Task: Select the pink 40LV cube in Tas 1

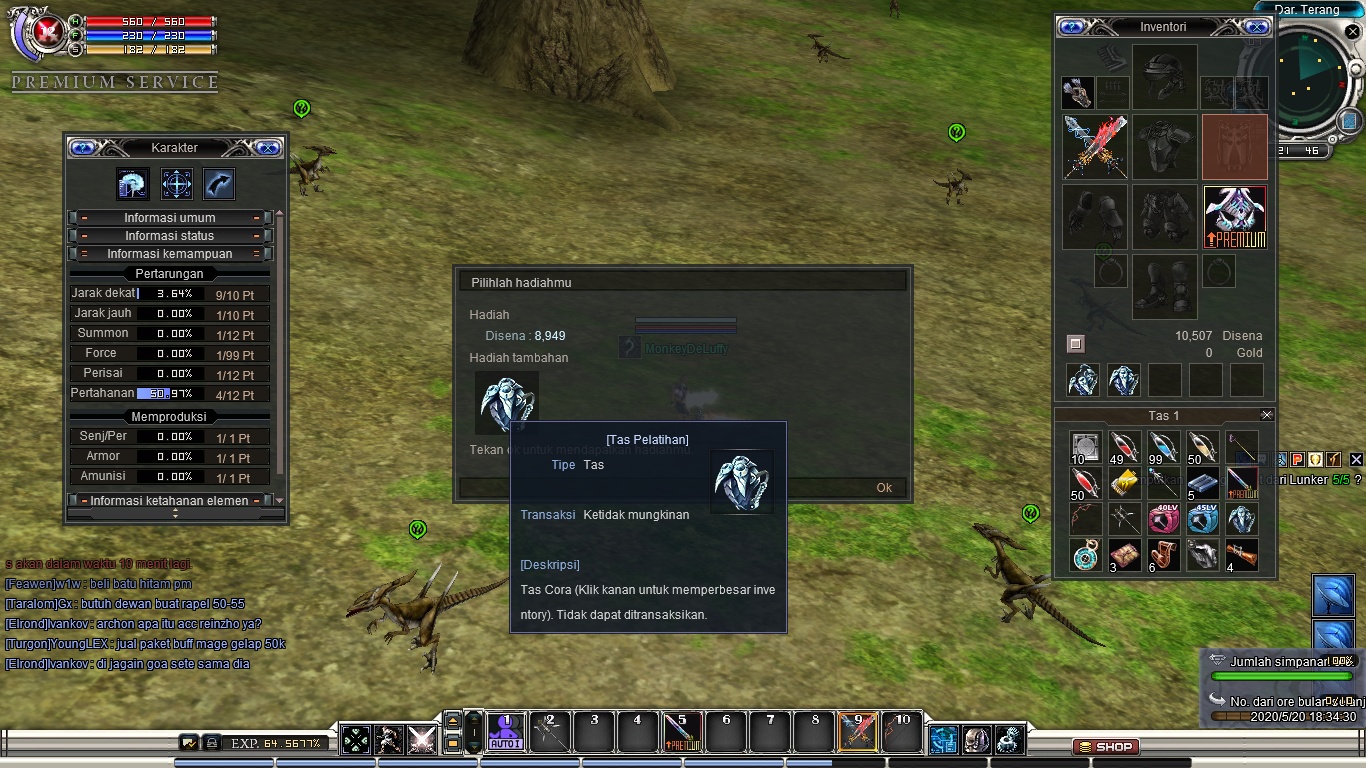Action: pyautogui.click(x=1164, y=518)
